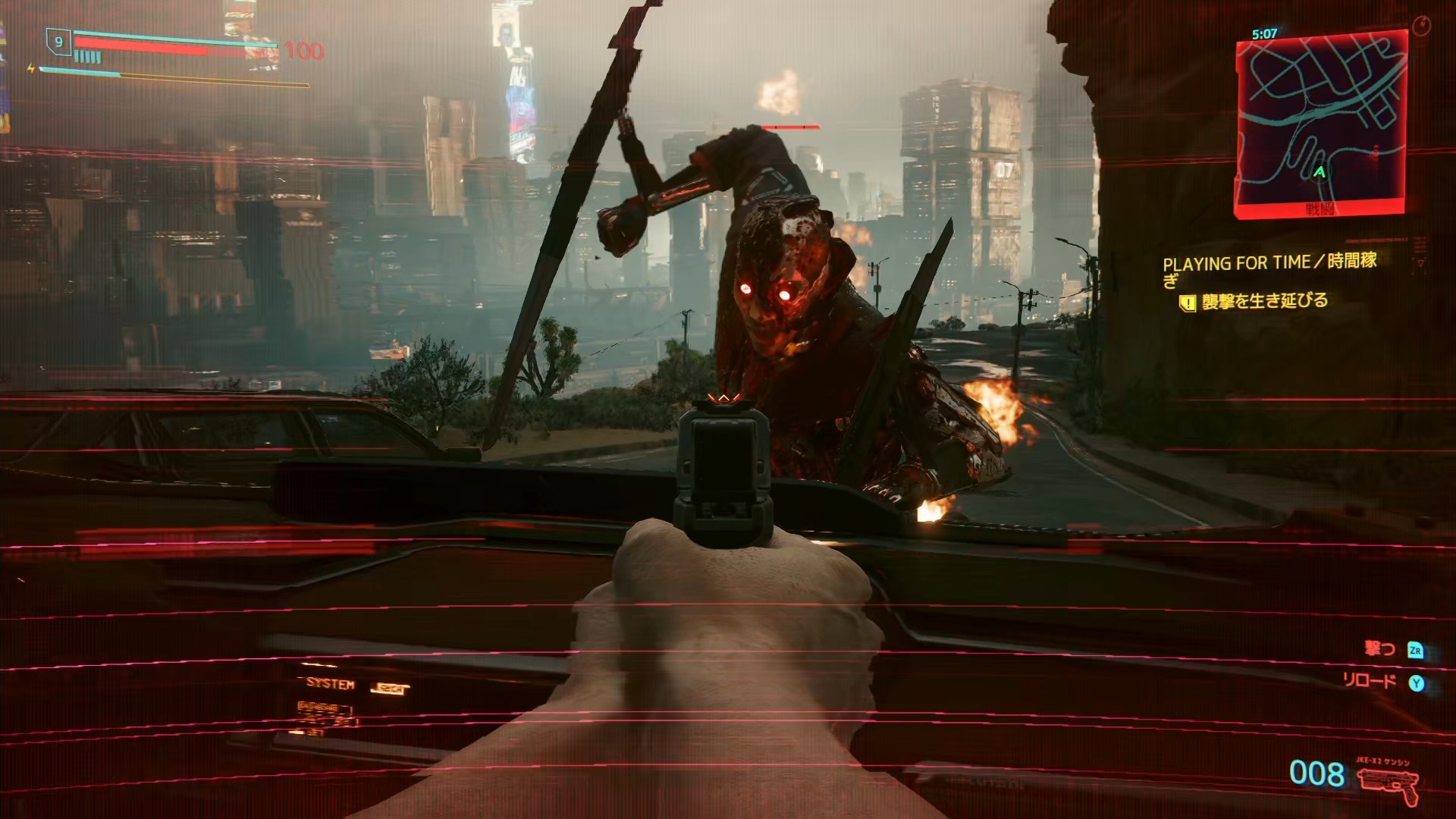Click the player arrow on the minimap

pos(1319,173)
